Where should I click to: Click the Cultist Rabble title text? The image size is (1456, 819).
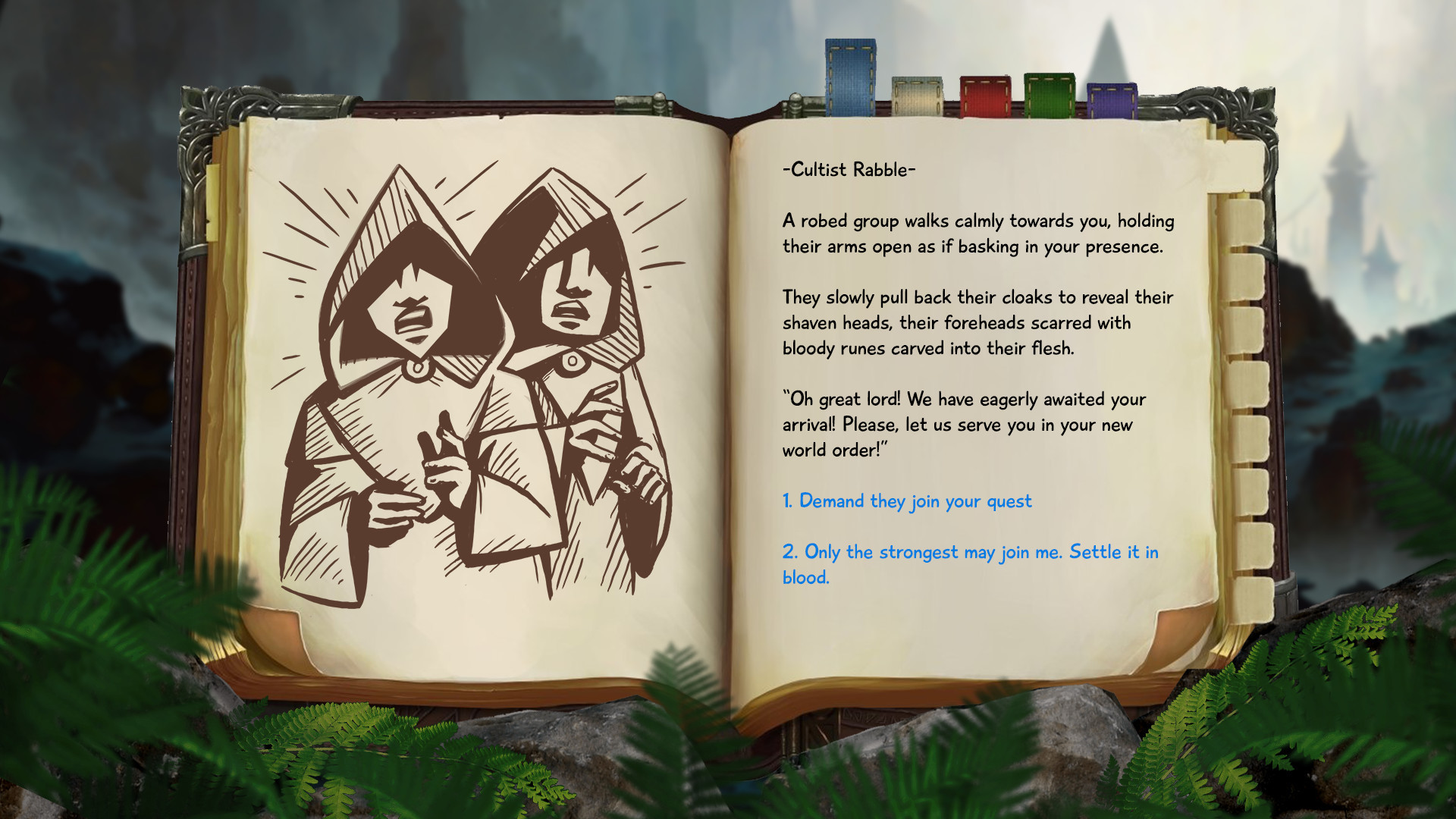tap(849, 170)
